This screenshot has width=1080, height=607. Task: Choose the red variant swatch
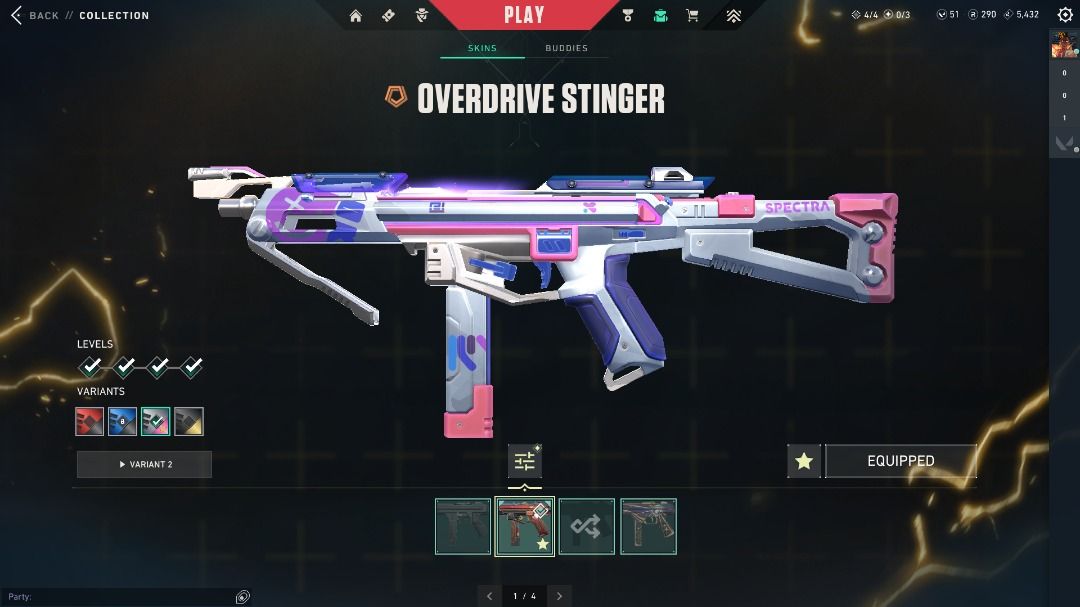(90, 422)
